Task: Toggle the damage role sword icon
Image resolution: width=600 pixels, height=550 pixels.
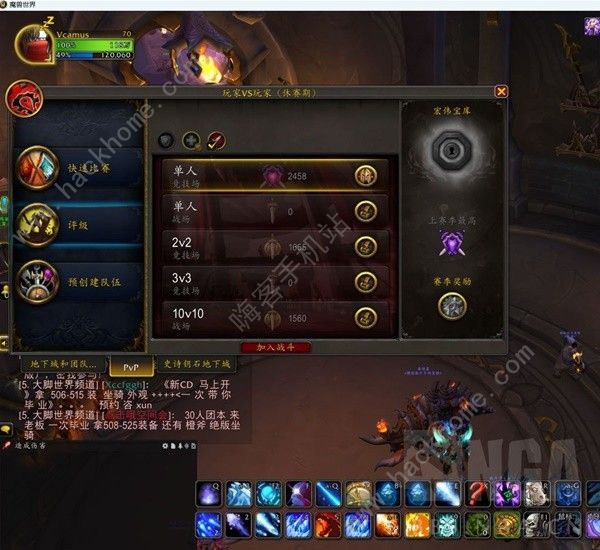Action: [216, 140]
